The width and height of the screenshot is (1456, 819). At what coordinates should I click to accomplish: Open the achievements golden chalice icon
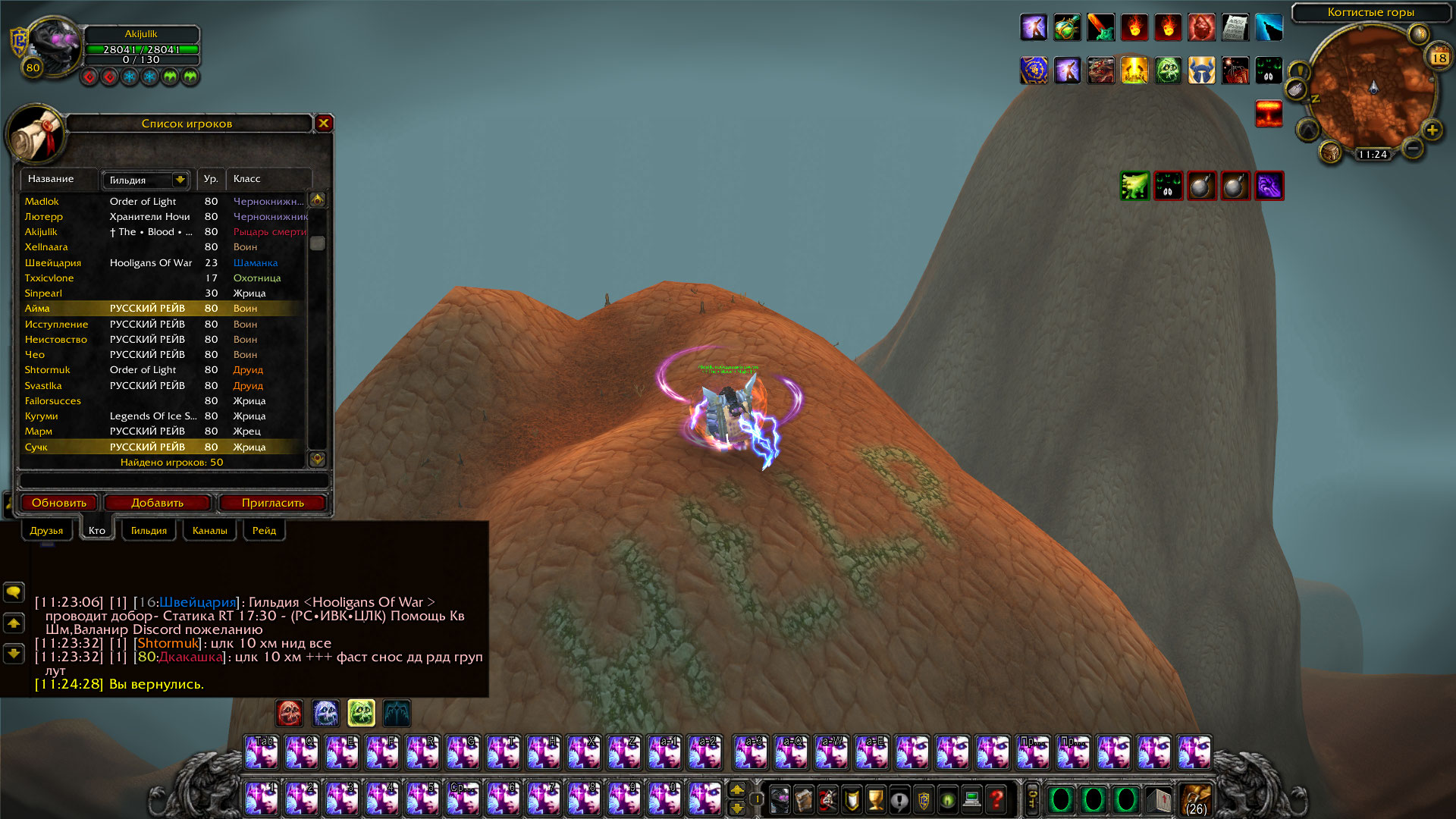pos(875,799)
